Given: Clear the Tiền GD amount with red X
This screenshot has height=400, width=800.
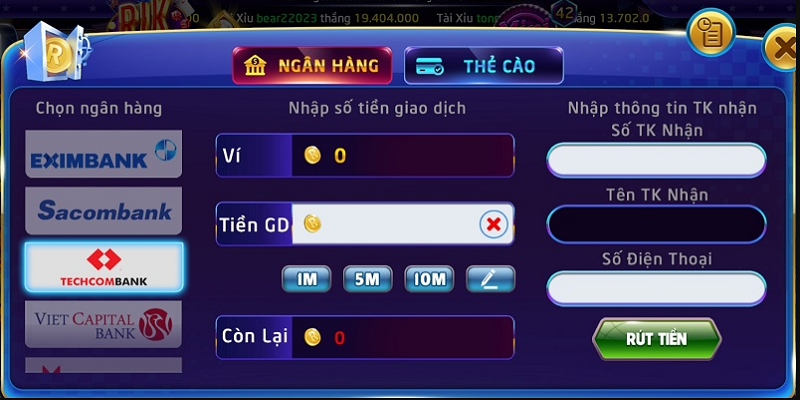Looking at the screenshot, I should [x=493, y=224].
